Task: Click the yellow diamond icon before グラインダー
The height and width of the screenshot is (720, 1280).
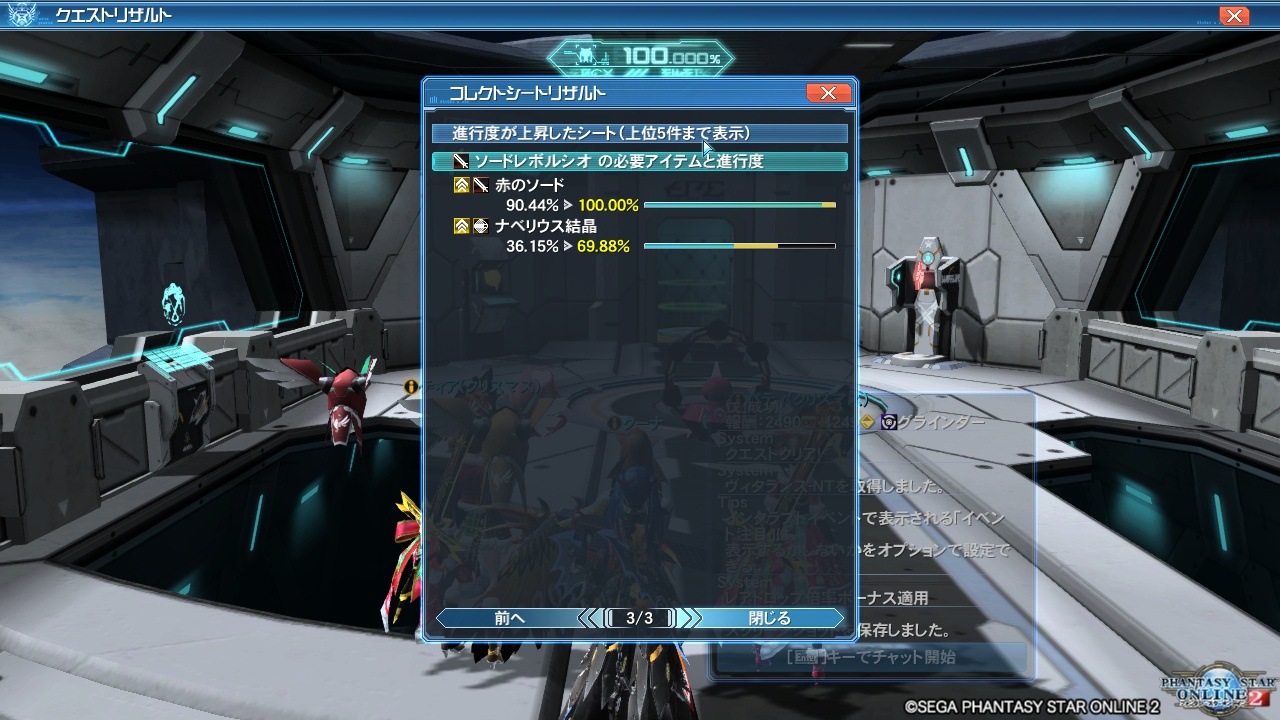Action: pyautogui.click(x=869, y=423)
